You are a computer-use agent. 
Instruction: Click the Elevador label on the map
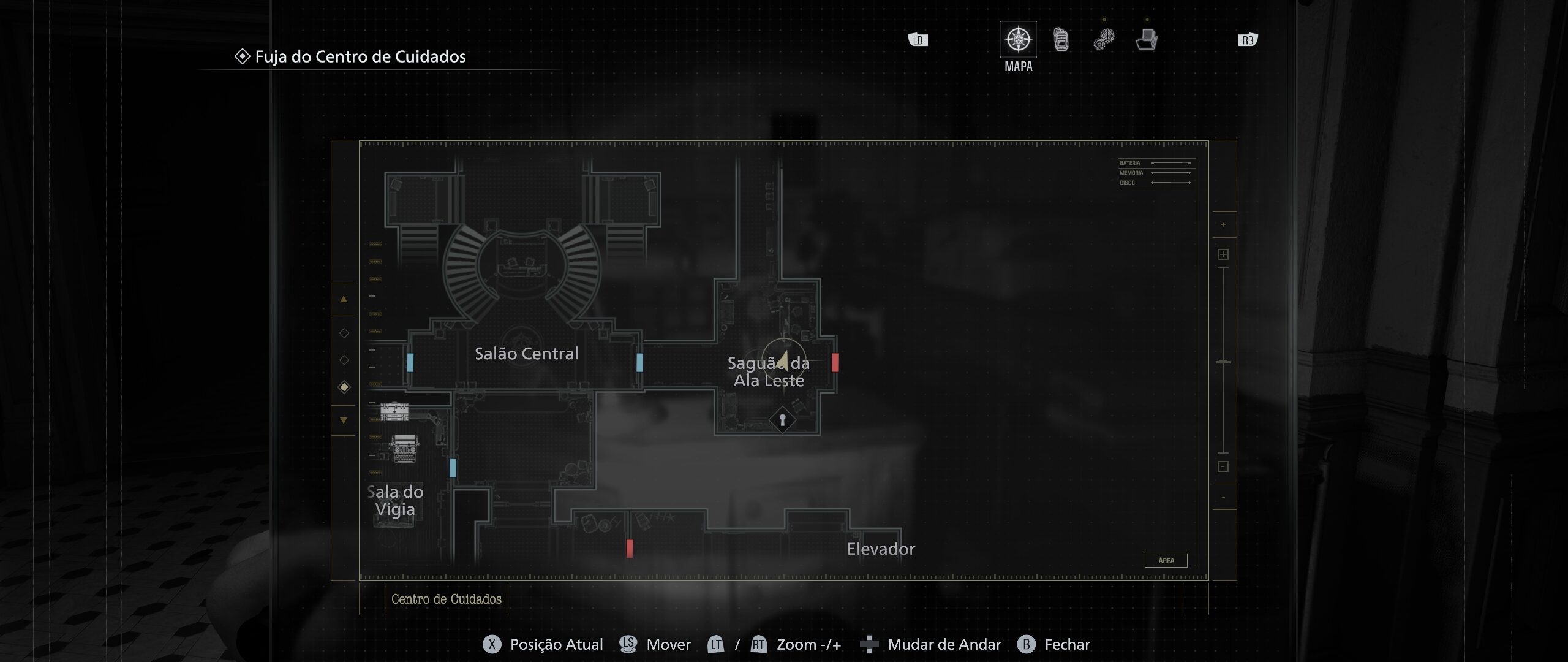pos(881,549)
